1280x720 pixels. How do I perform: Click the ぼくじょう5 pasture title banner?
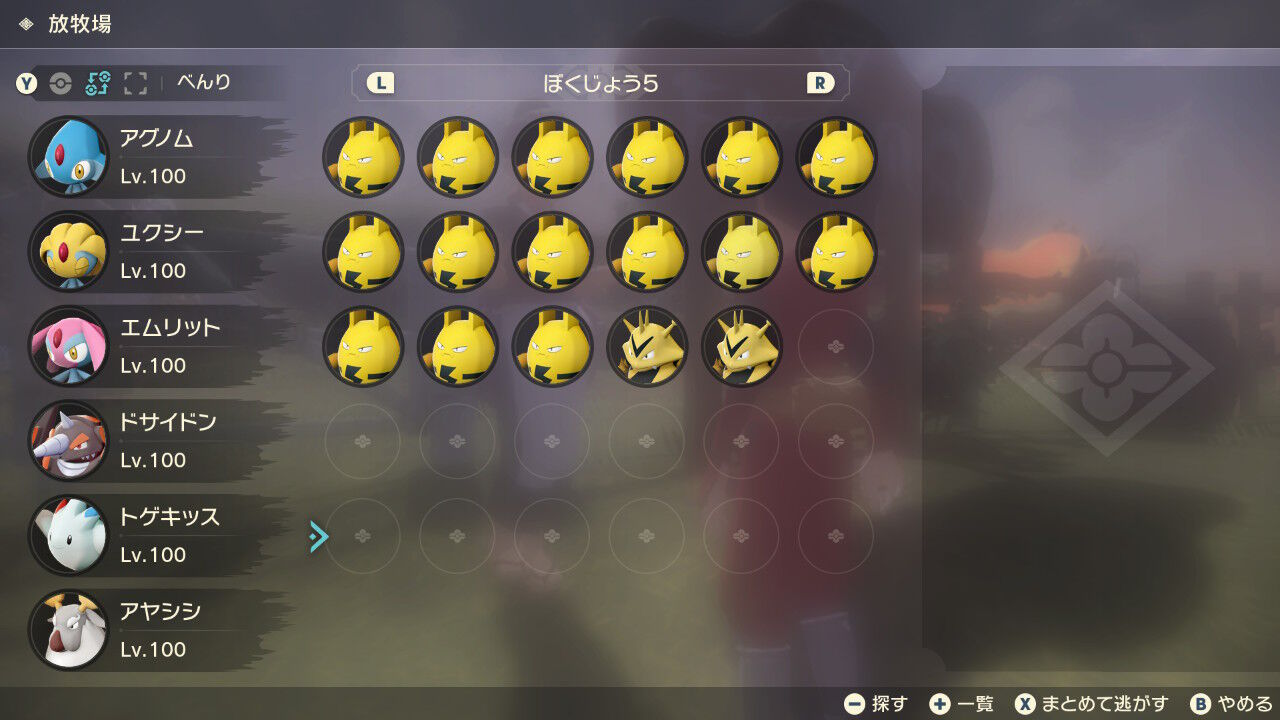(x=598, y=84)
